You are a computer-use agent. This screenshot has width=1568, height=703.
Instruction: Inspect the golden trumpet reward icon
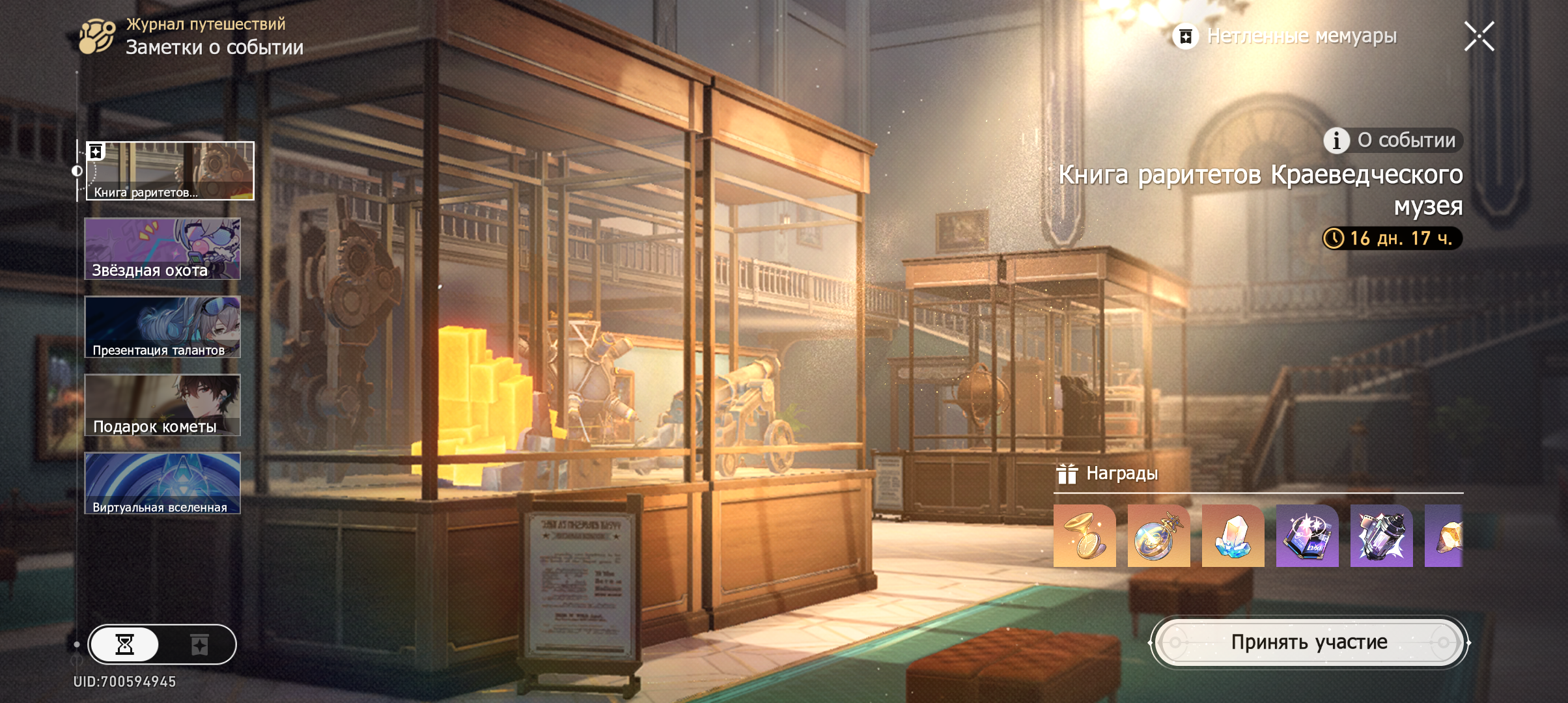coord(1084,536)
